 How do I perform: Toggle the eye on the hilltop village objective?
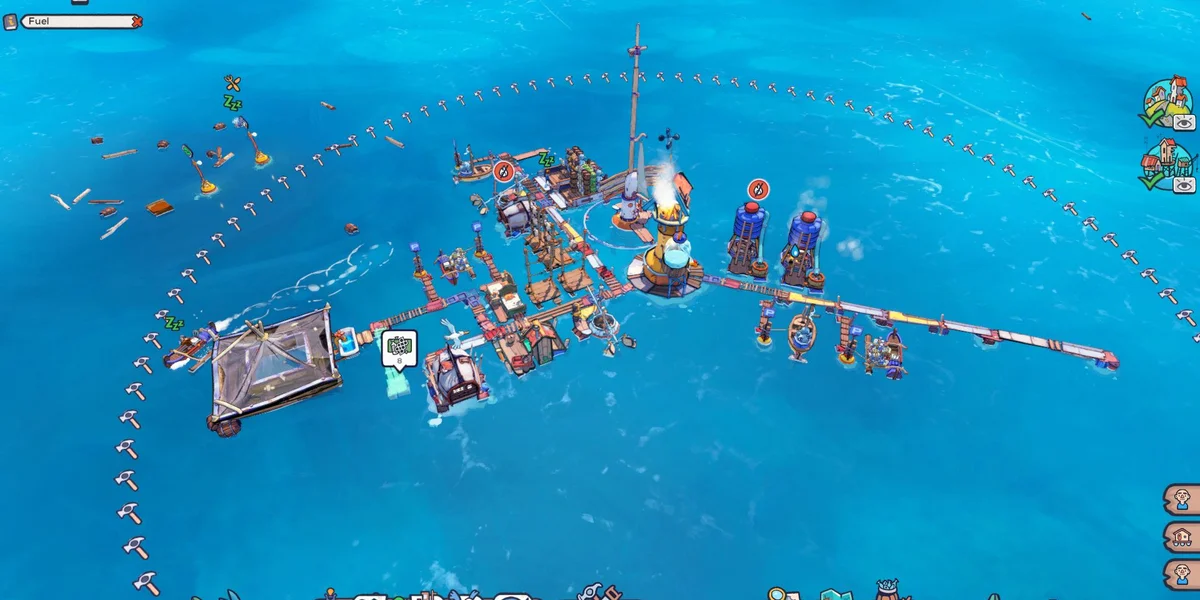[x=1184, y=122]
